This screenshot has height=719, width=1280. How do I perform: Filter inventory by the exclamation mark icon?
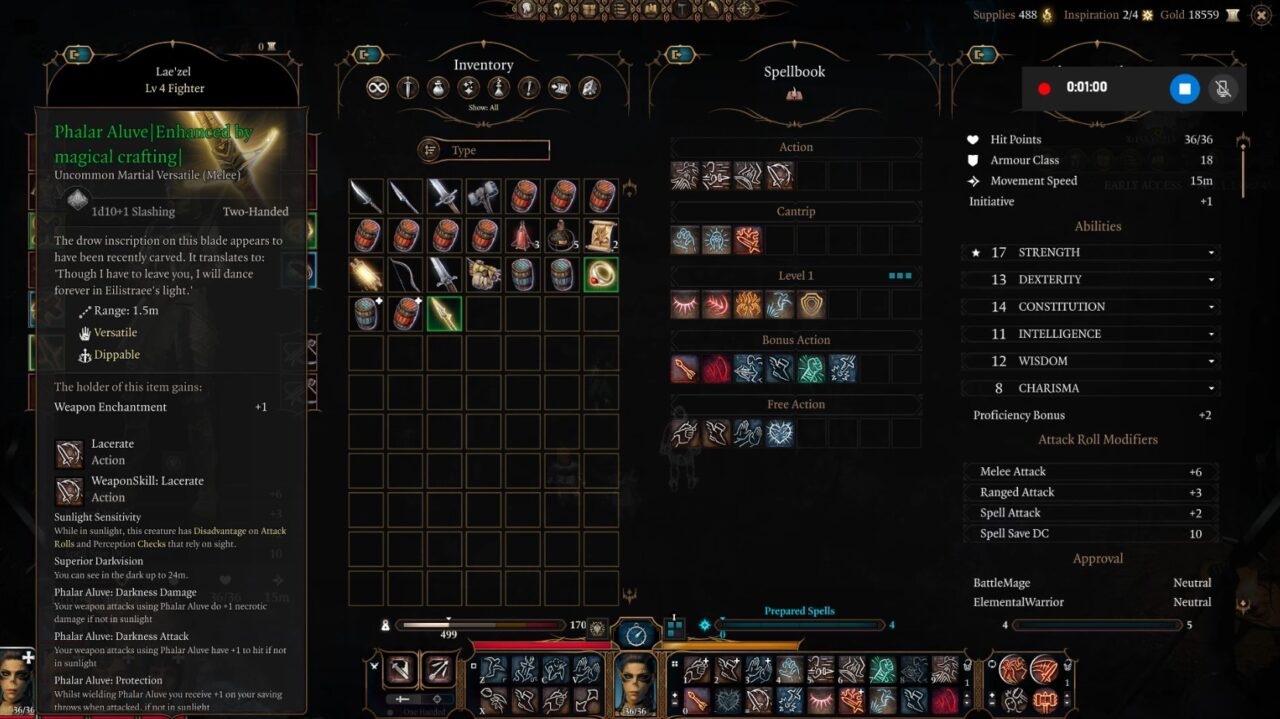pos(529,88)
